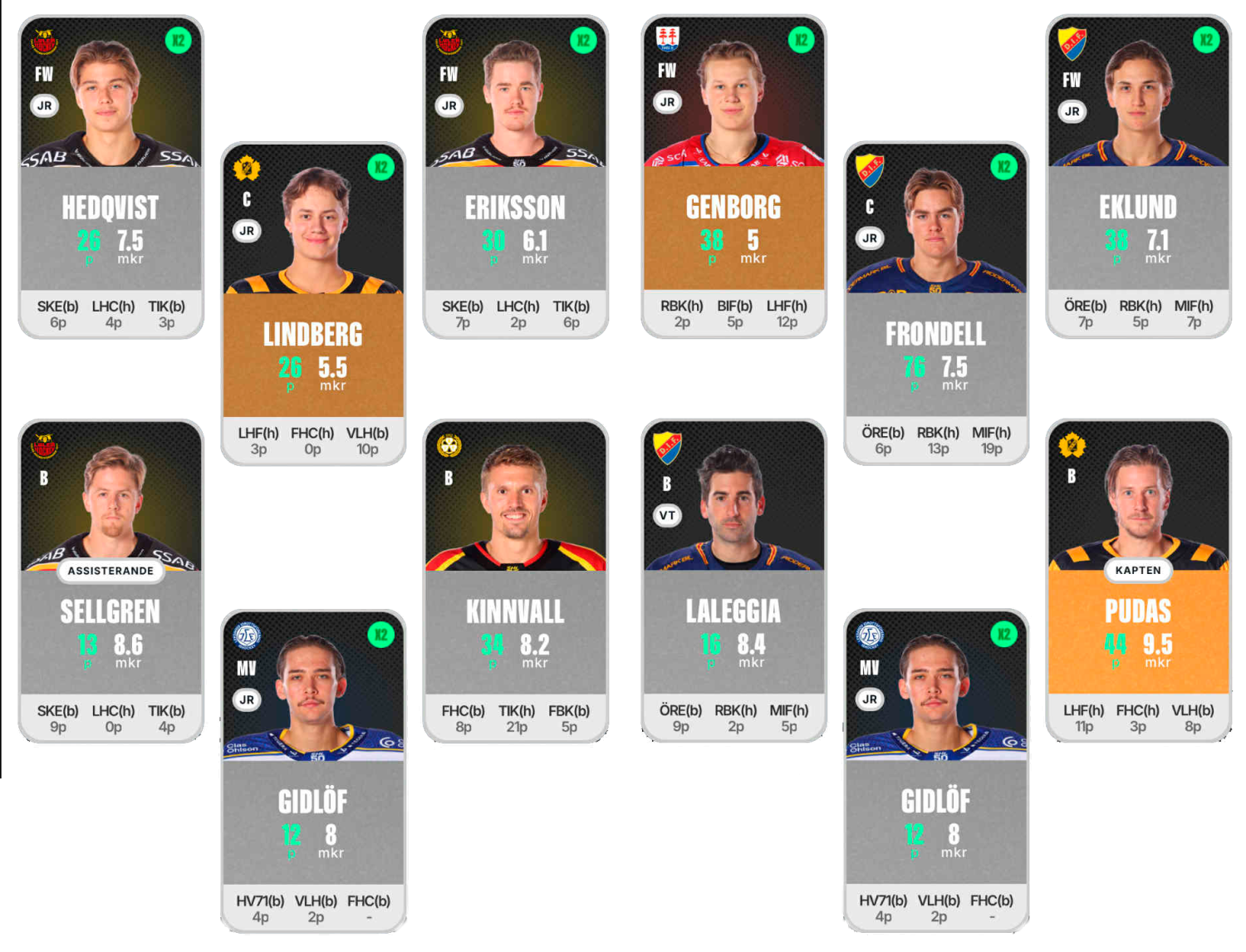
Task: Click the VT badge on Laleggia
Action: 667,516
